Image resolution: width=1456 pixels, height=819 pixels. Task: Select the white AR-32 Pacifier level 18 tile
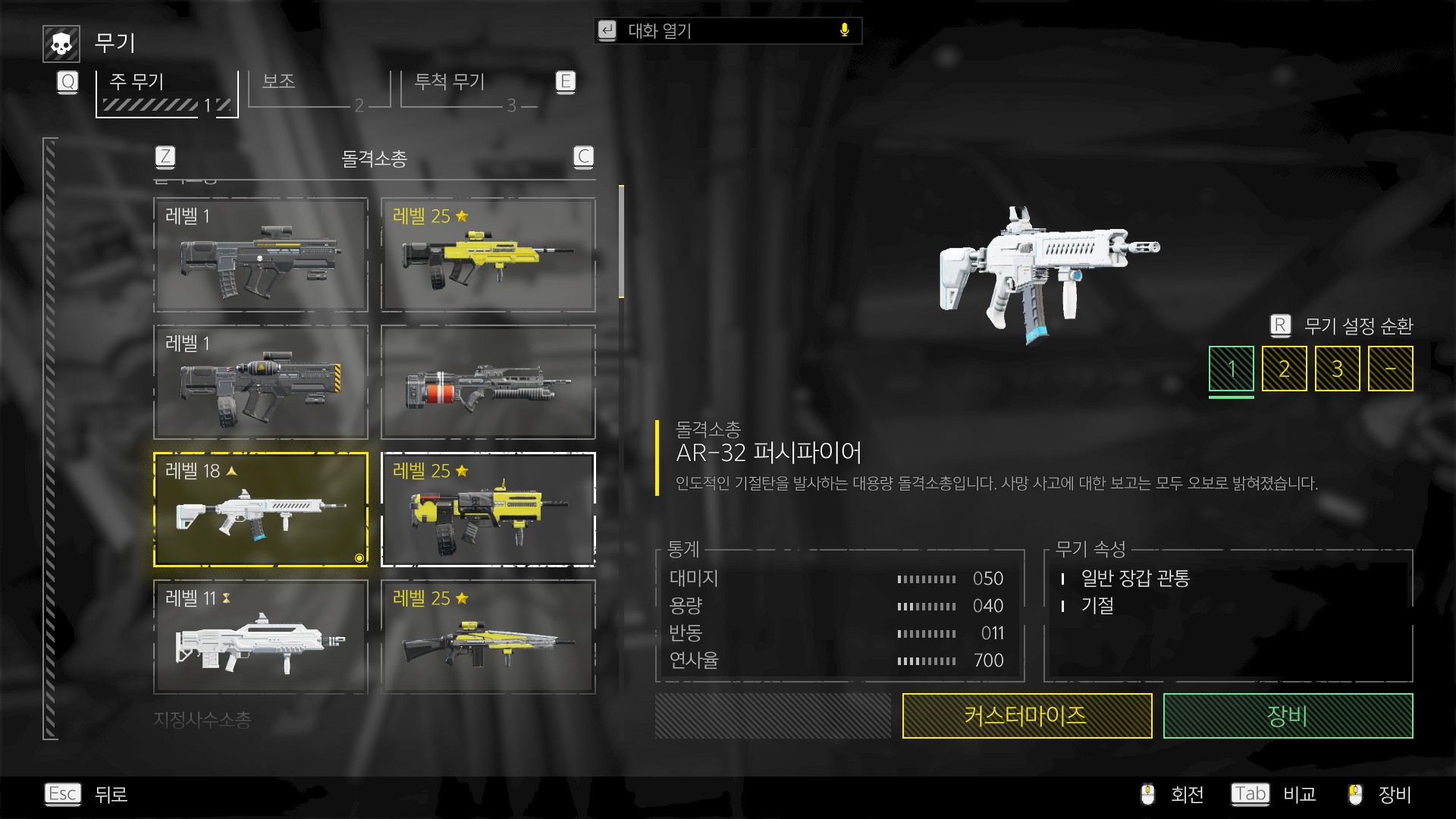click(x=260, y=510)
